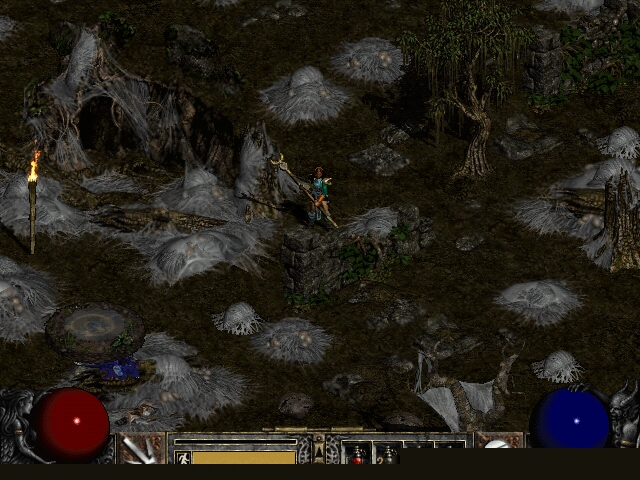Select the left attack skill button
The height and width of the screenshot is (480, 640).
point(141,449)
